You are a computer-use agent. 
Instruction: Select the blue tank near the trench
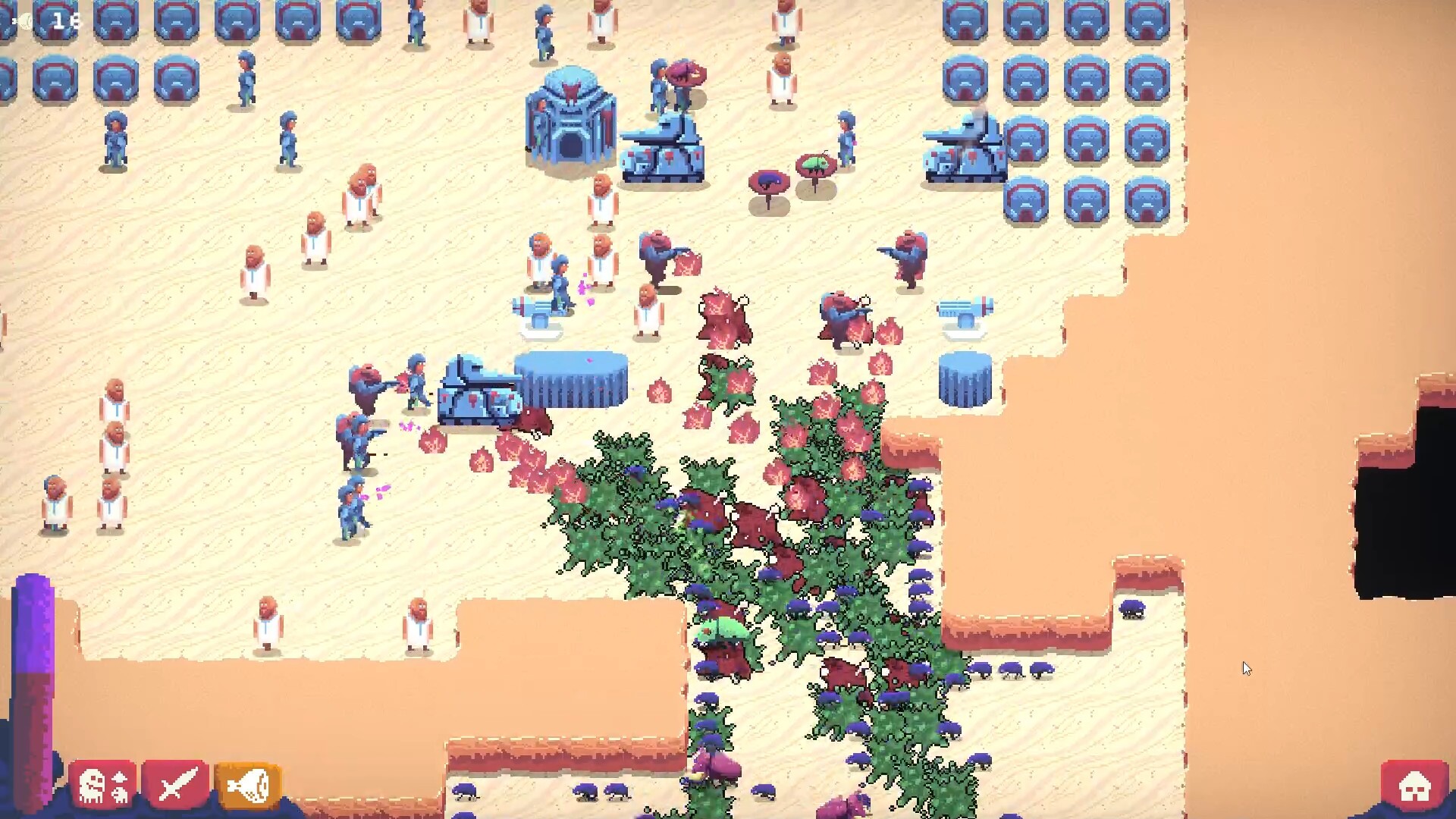coord(478,394)
